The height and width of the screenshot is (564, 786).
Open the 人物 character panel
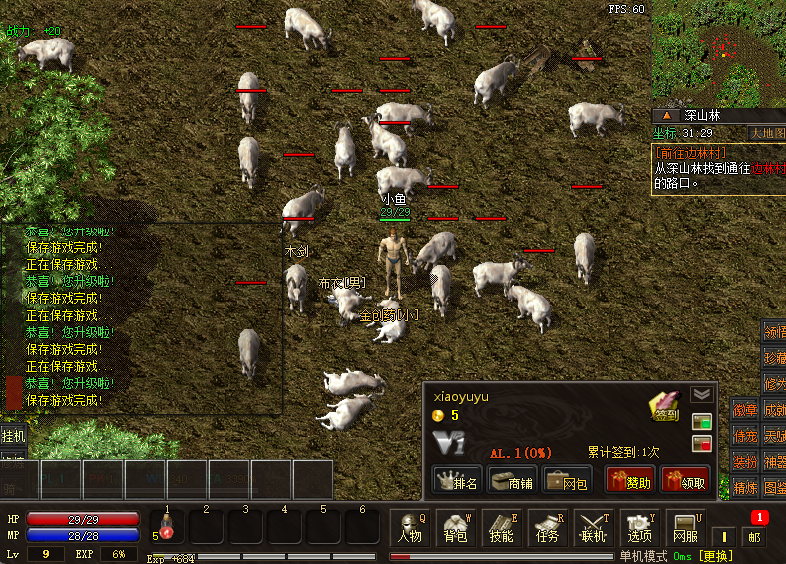[x=410, y=527]
